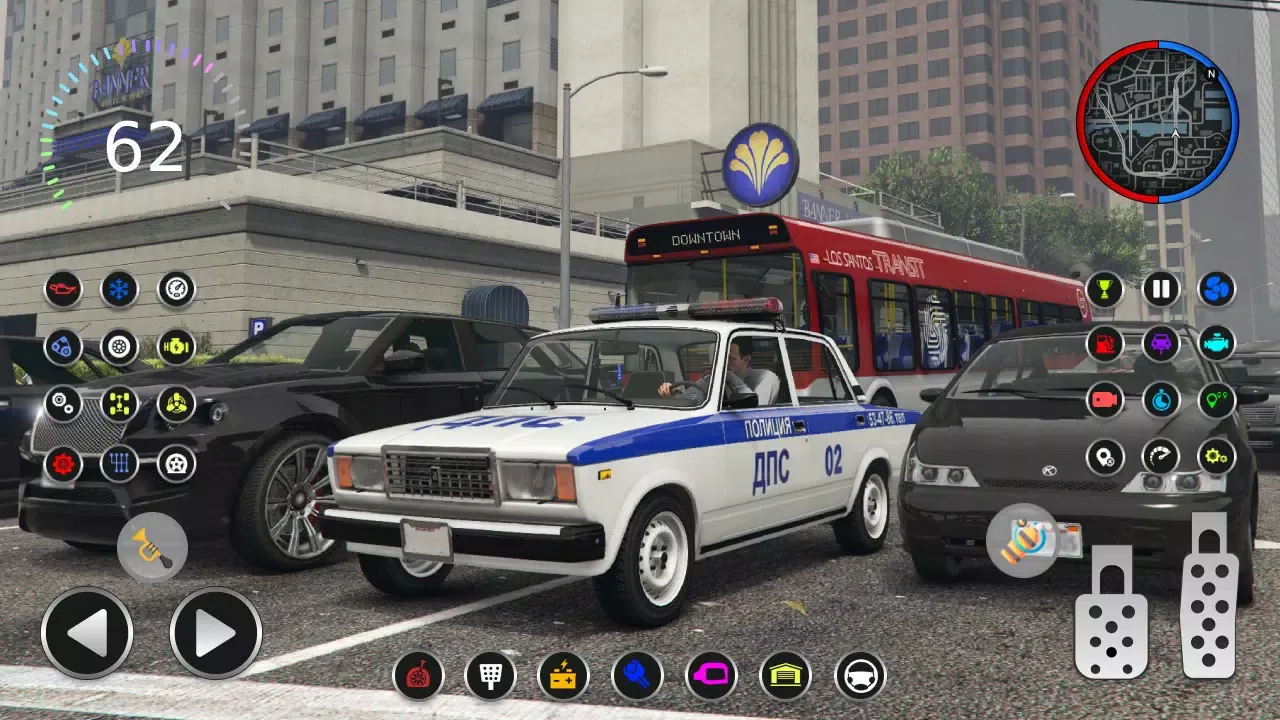The width and height of the screenshot is (1280, 720).
Task: Honk the horn button
Action: (x=152, y=548)
